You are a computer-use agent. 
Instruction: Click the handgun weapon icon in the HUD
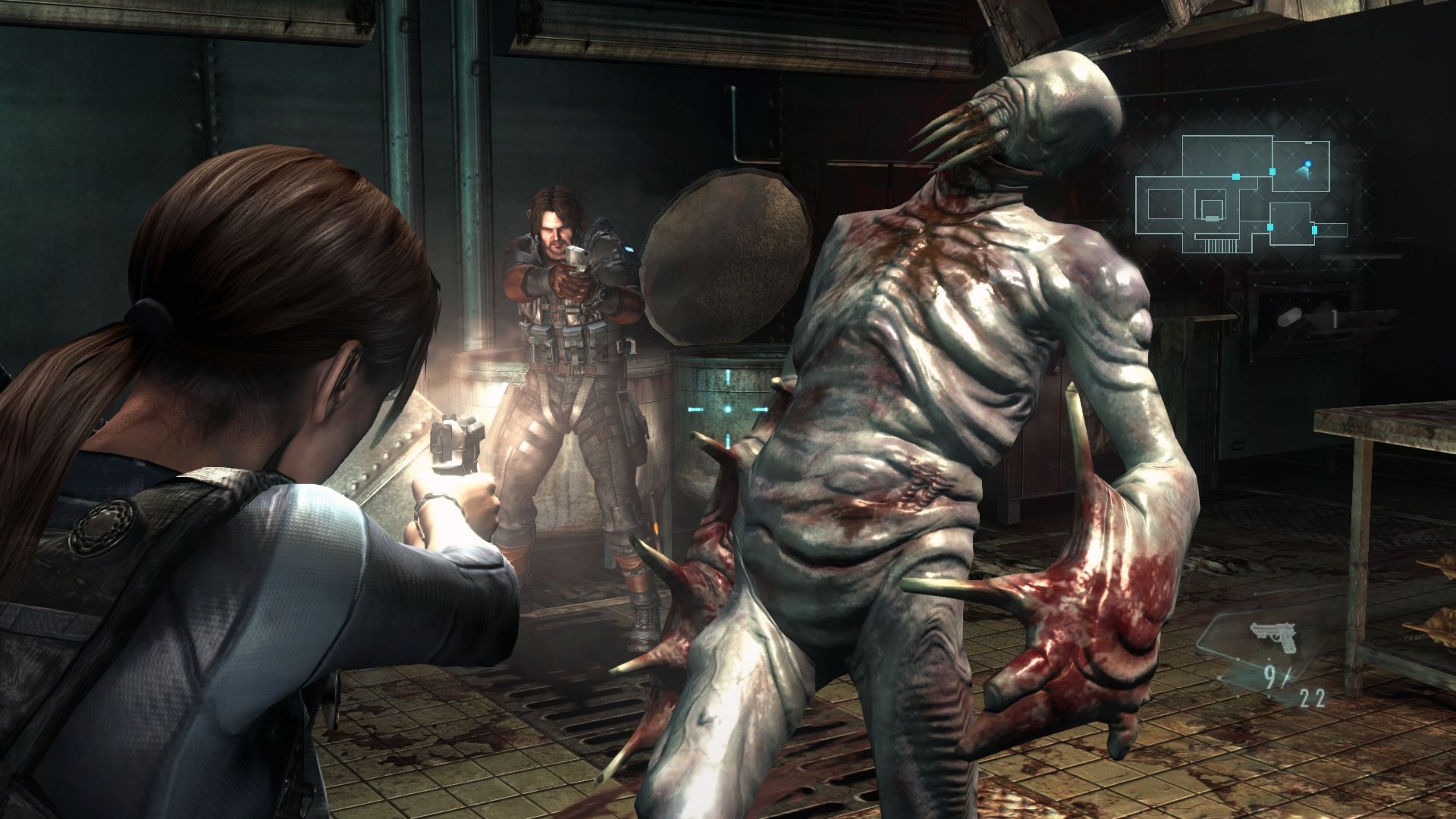tap(1273, 637)
